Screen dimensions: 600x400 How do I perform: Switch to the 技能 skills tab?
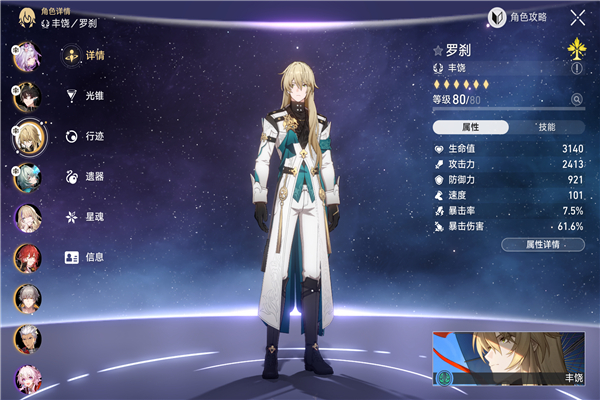547,128
